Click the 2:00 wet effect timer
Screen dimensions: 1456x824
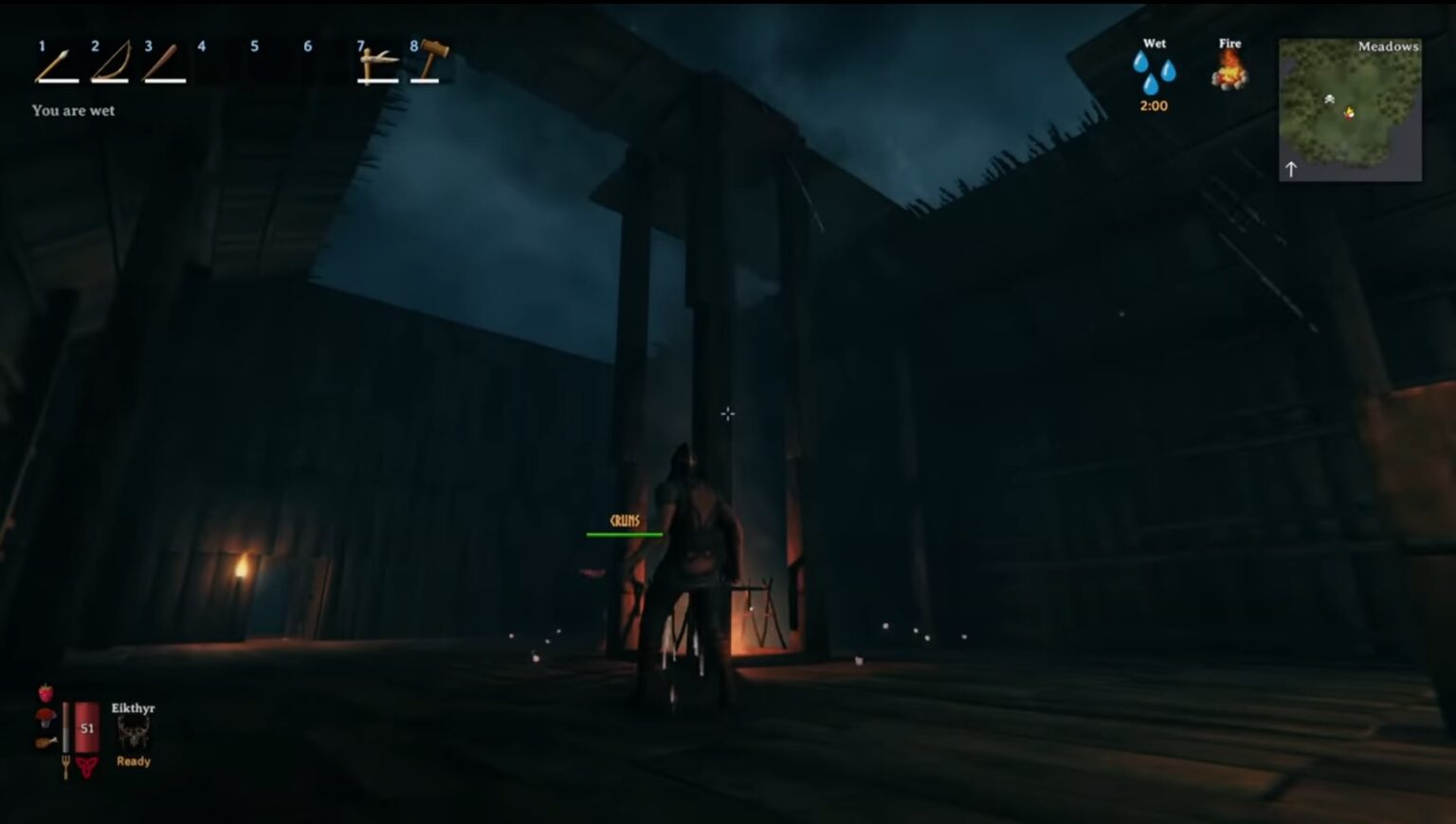[x=1153, y=106]
